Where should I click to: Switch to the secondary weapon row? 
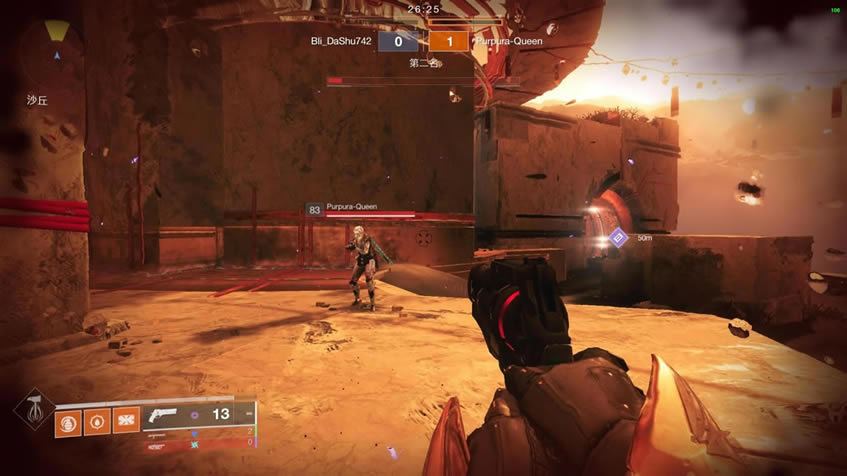(200, 433)
